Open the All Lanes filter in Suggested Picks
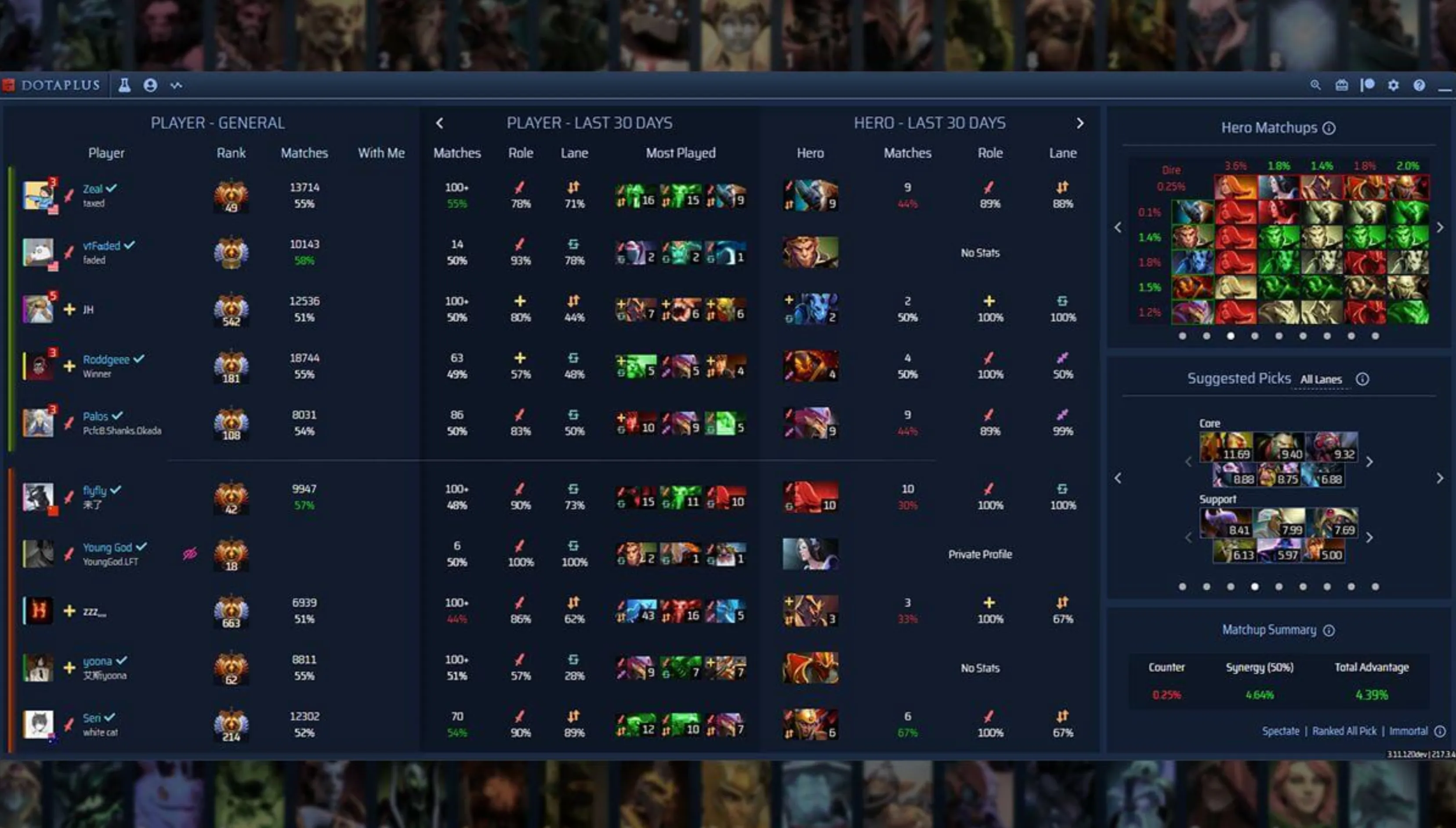 click(1320, 379)
